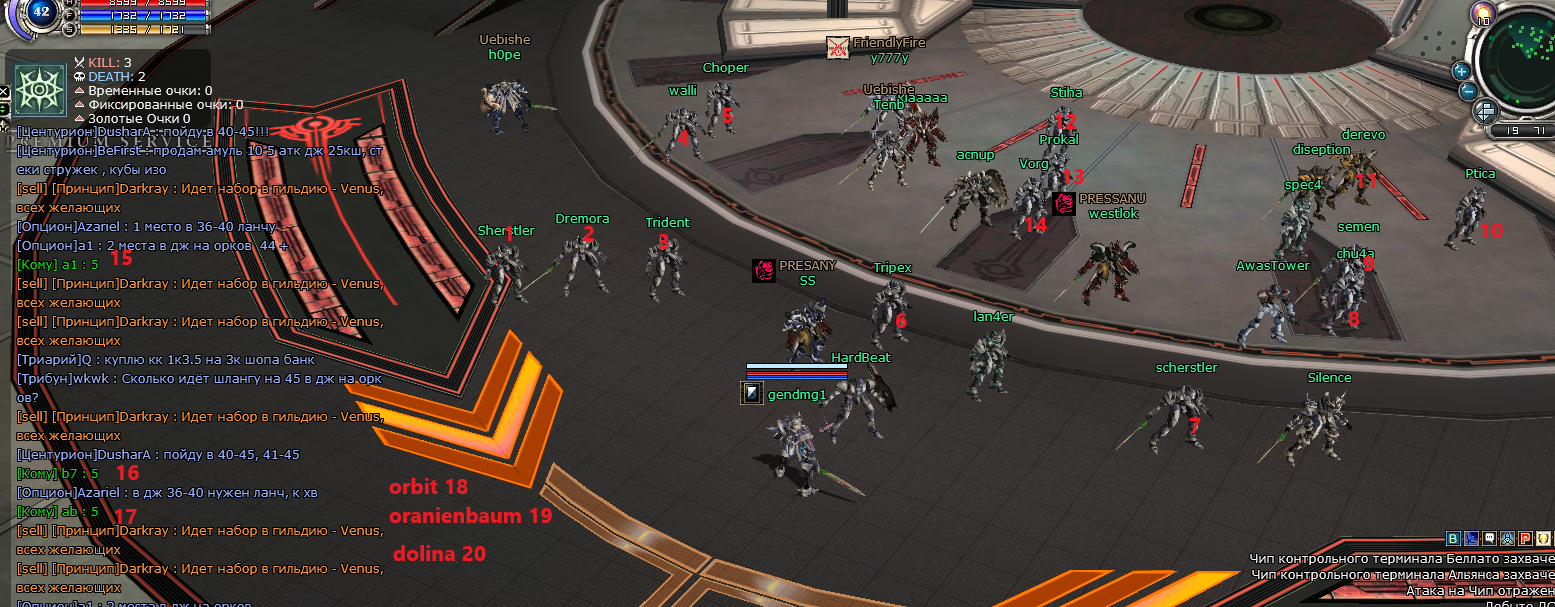The height and width of the screenshot is (607, 1555).
Task: Open the speech bubble chat icon
Action: [x=1488, y=539]
